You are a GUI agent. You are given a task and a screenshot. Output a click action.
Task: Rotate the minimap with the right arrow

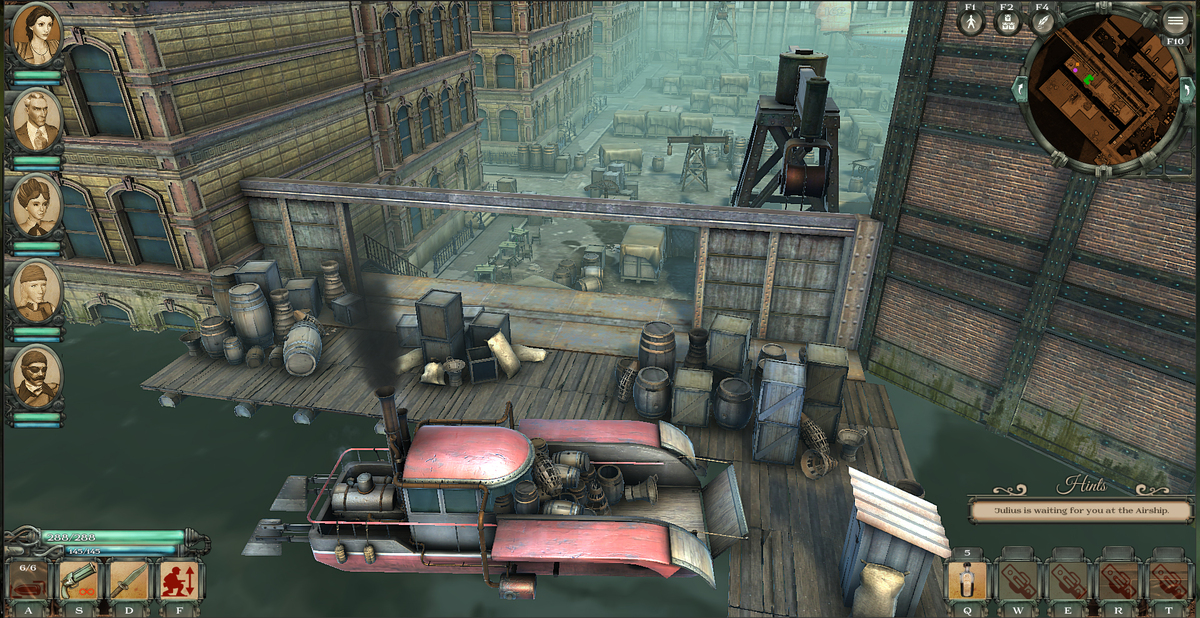(x=1187, y=90)
